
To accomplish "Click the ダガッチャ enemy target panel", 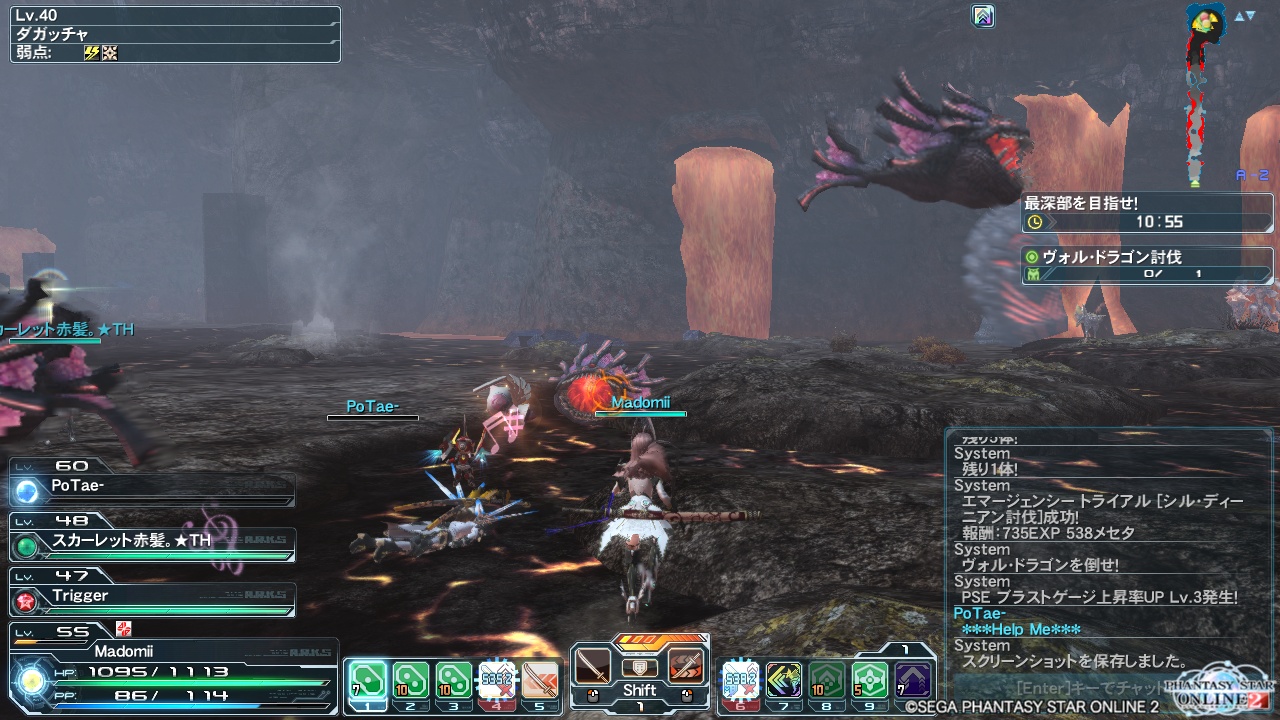I will pyautogui.click(x=176, y=34).
